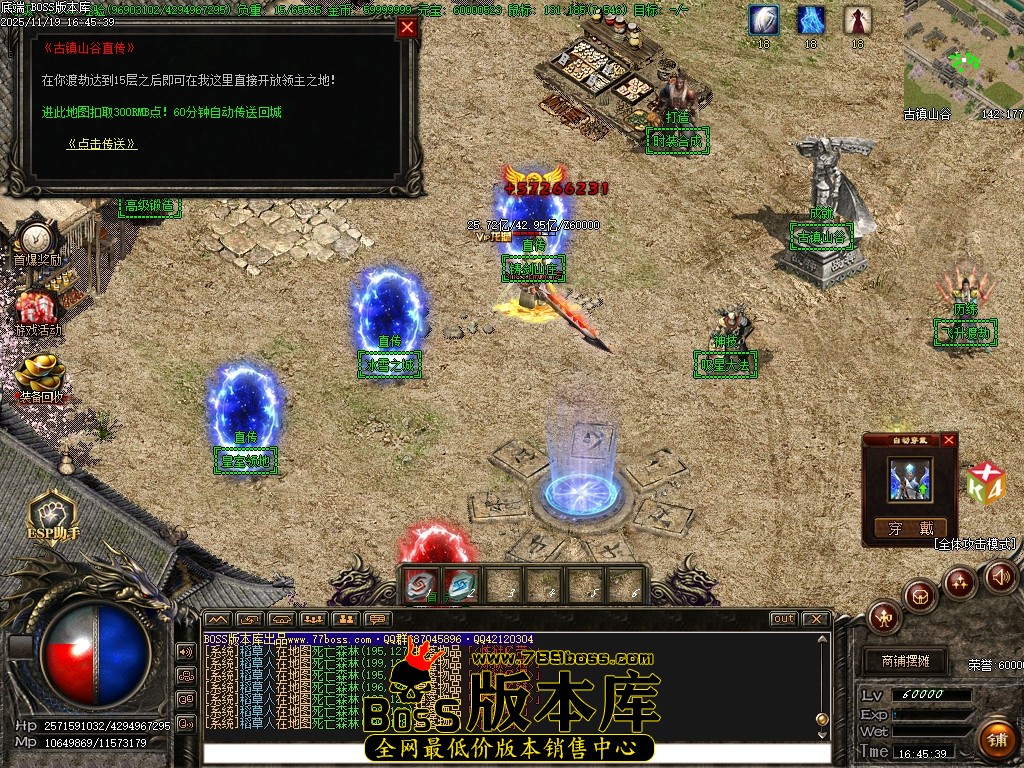Click the round 铺 shop button
Image resolution: width=1024 pixels, height=768 pixels.
click(996, 739)
